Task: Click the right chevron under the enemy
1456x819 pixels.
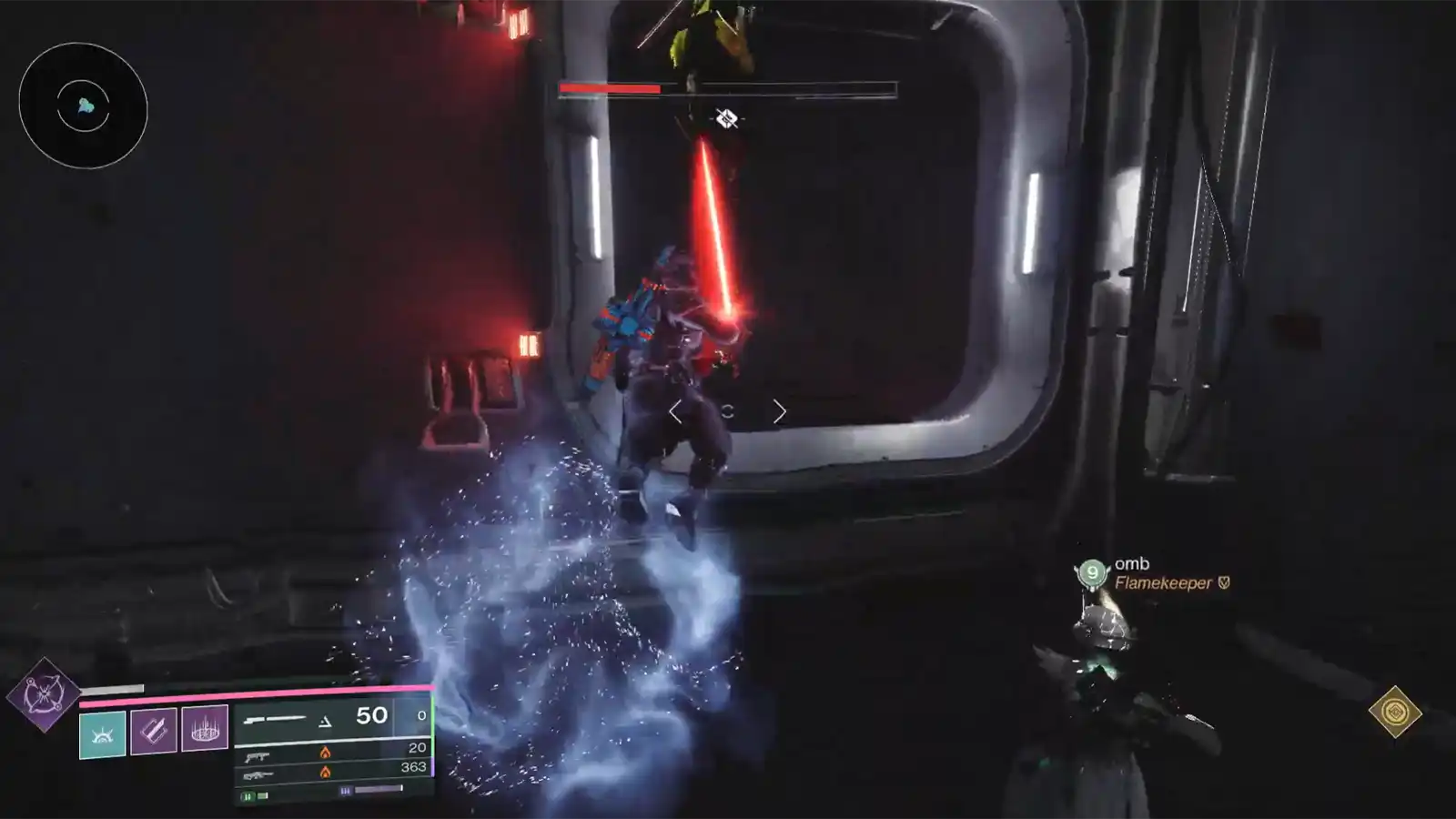Action: [x=781, y=411]
